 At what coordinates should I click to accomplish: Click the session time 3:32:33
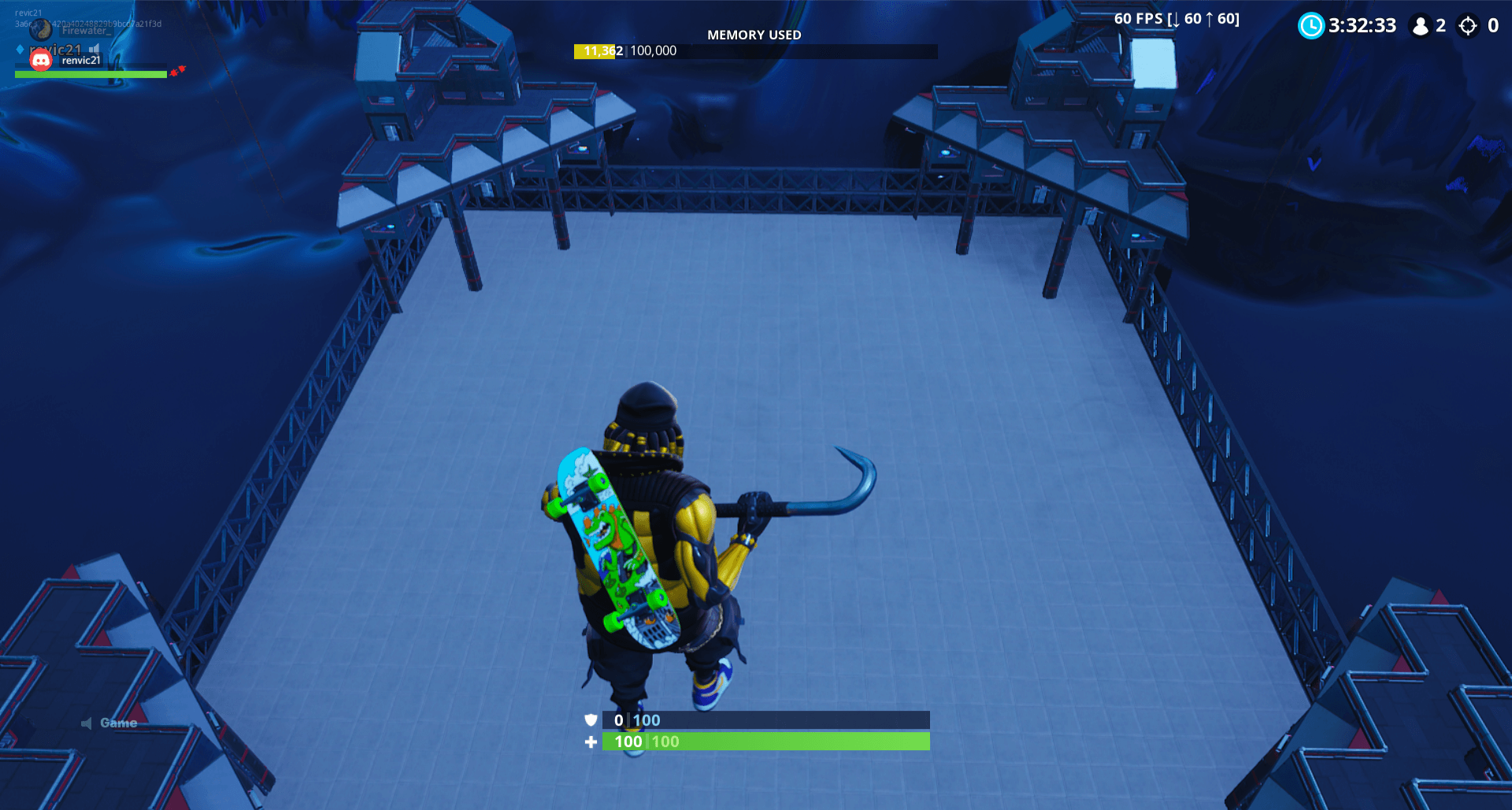(x=1362, y=26)
